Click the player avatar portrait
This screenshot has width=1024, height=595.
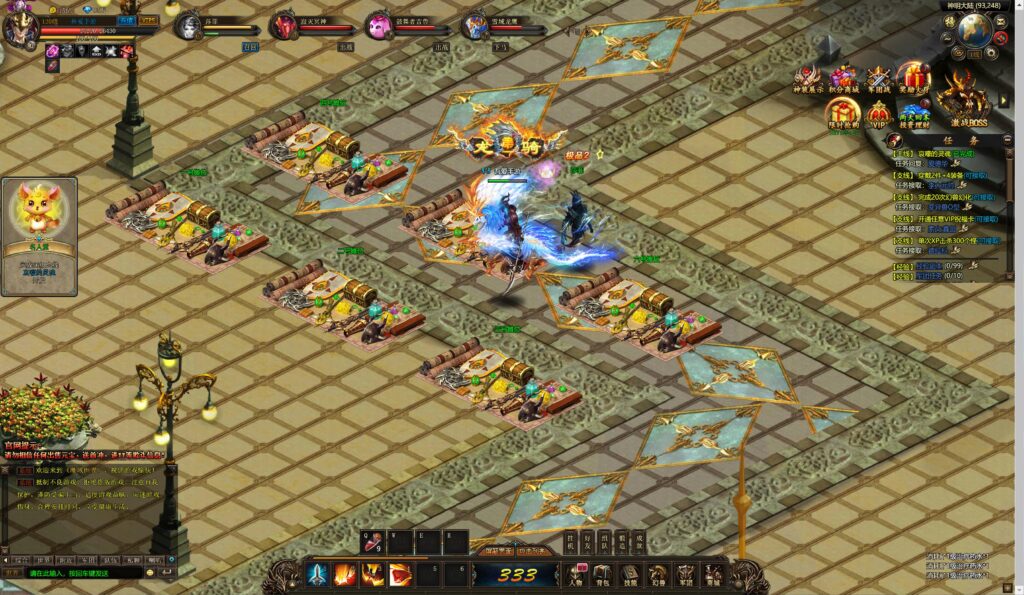[20, 28]
